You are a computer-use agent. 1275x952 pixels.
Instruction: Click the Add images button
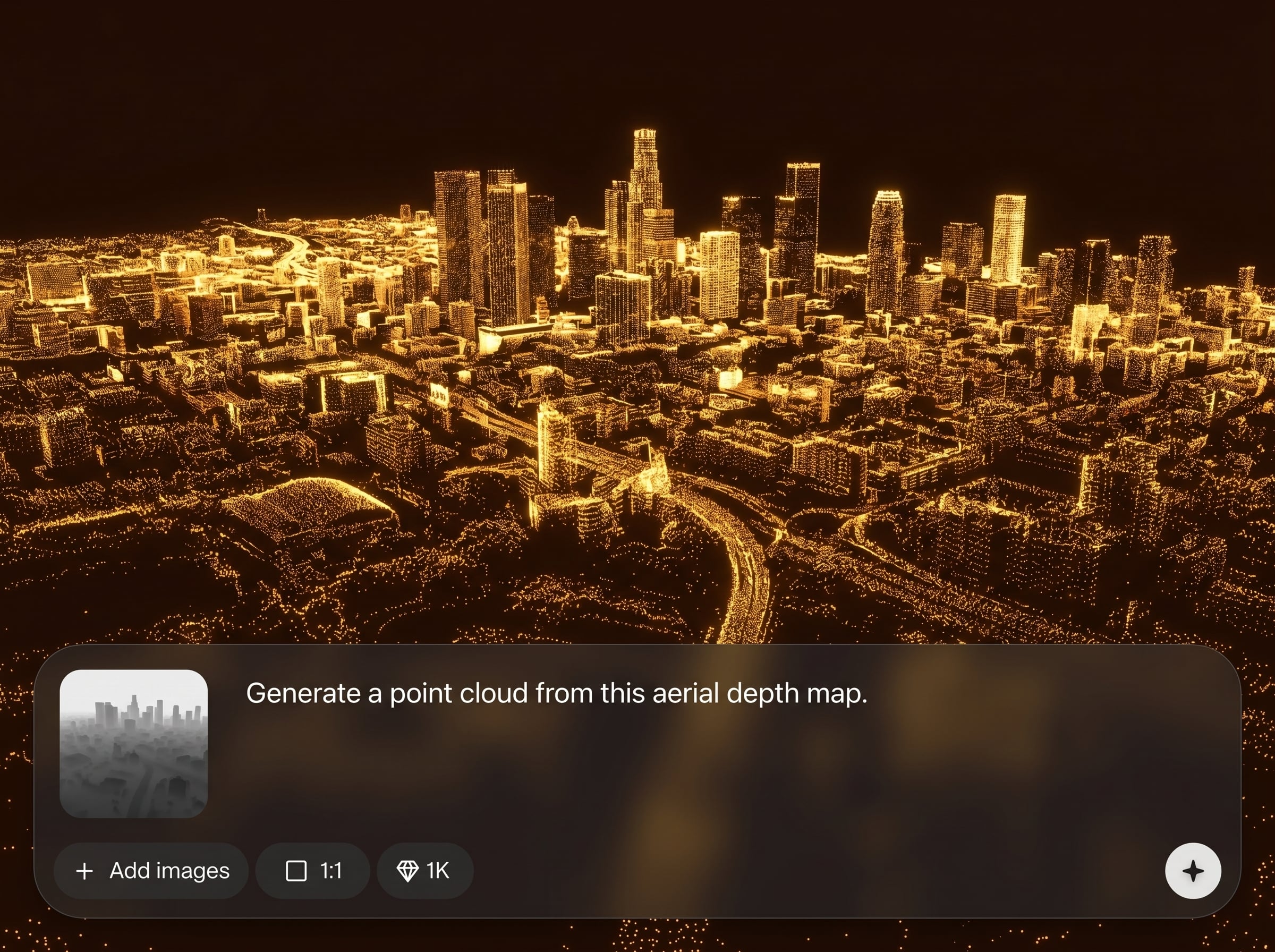coord(151,871)
